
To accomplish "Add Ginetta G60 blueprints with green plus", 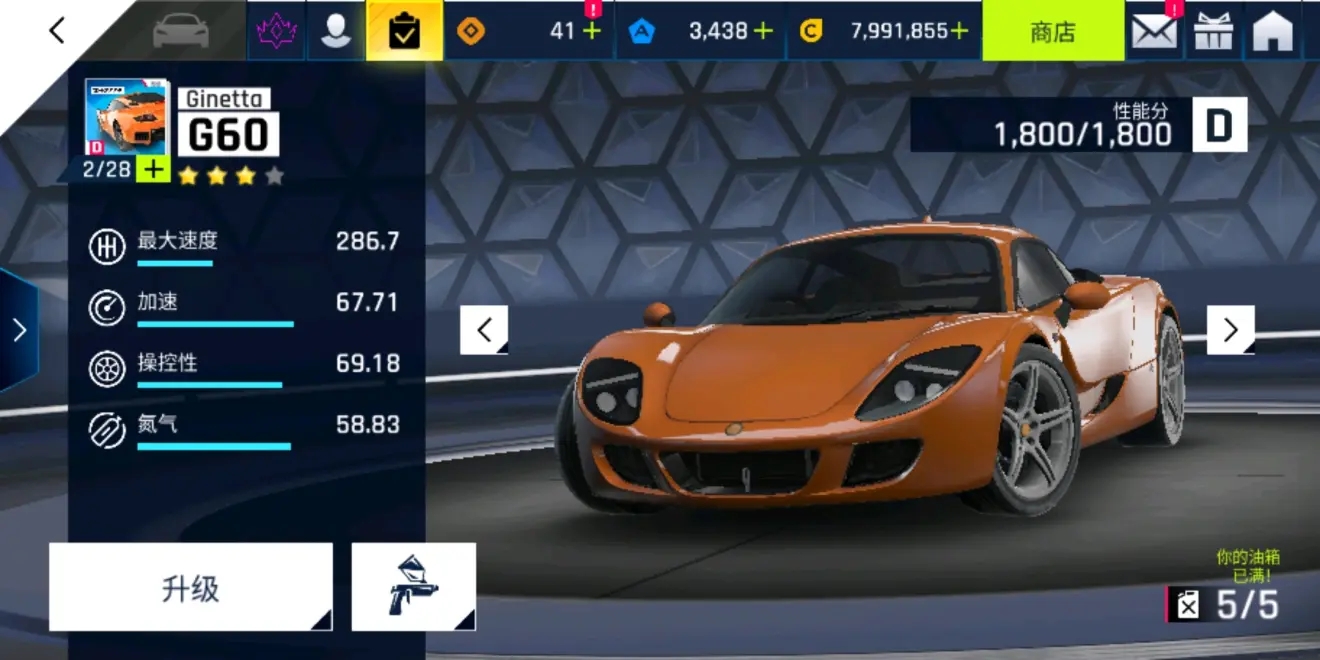I will [x=153, y=170].
